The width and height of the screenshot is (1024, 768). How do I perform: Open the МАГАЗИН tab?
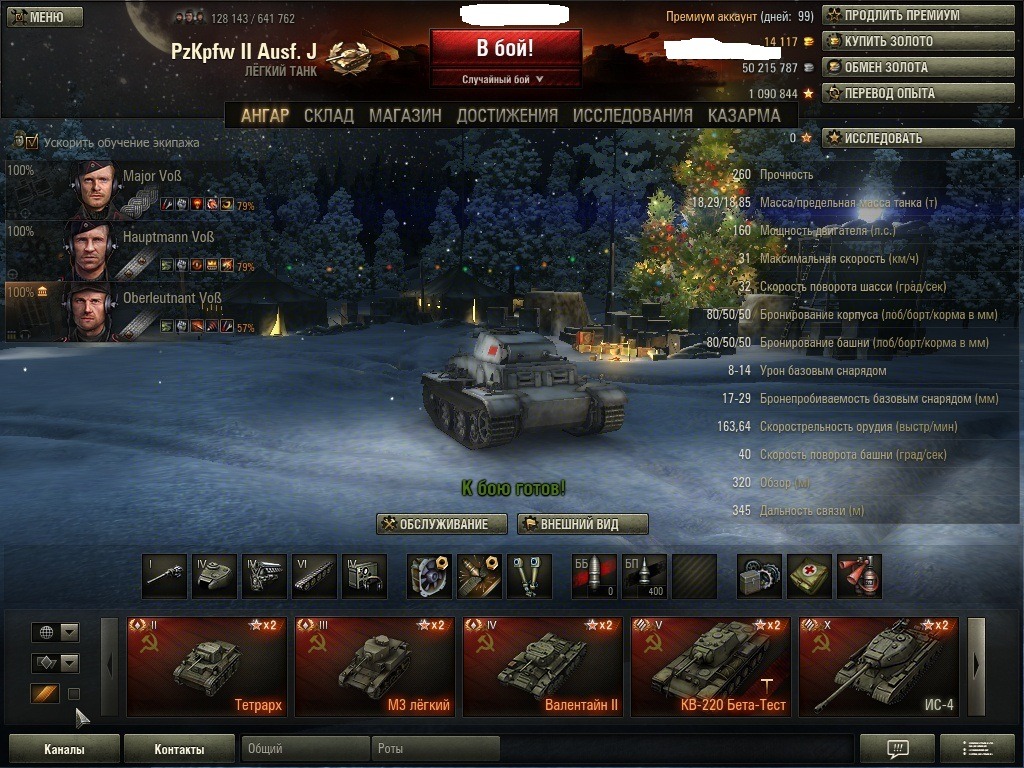tap(405, 115)
